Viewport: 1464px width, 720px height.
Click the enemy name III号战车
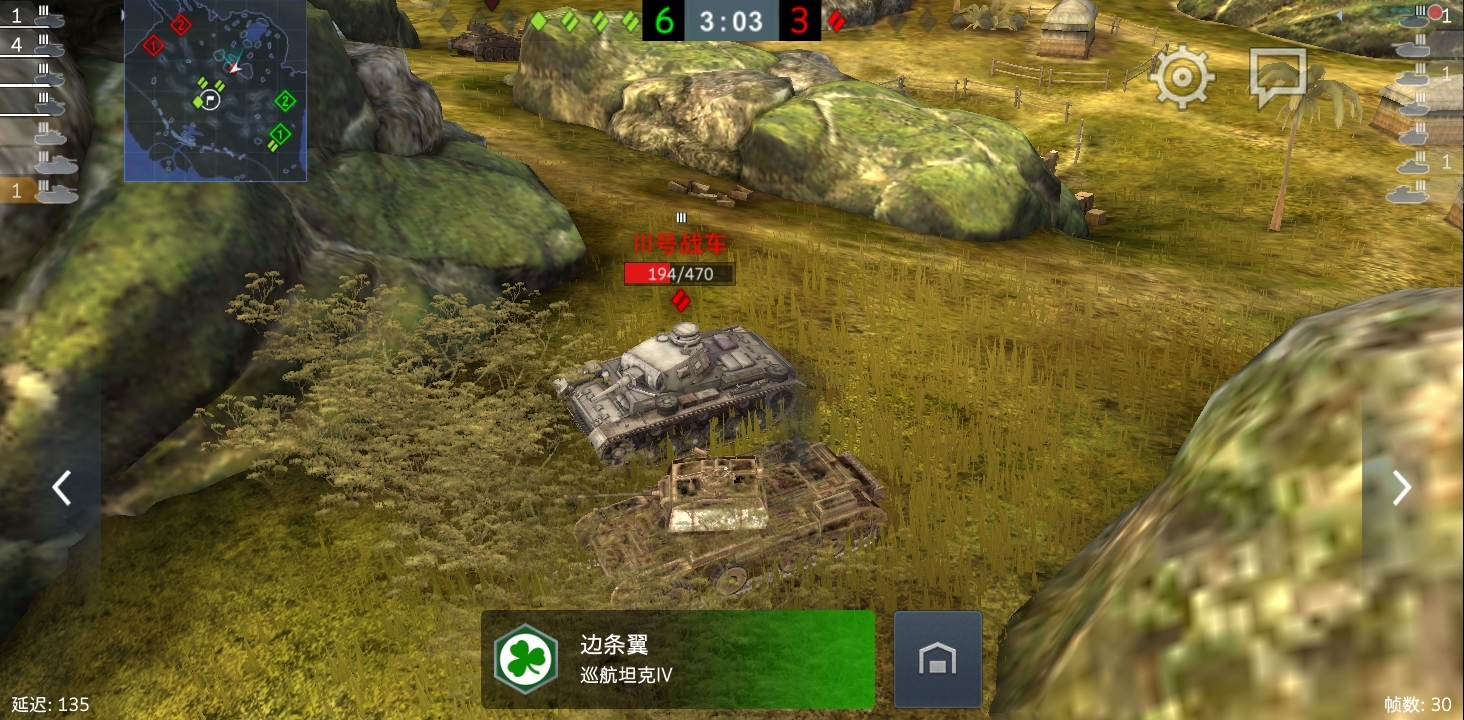(x=681, y=244)
